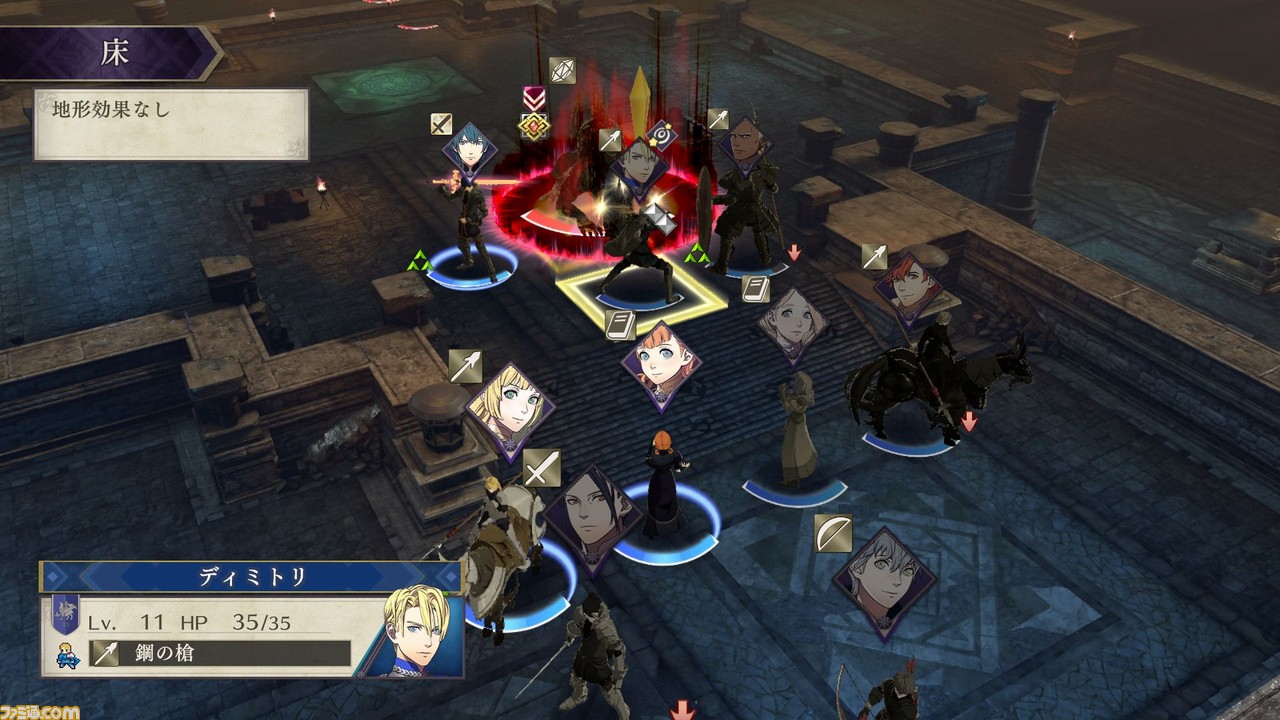Click the ディミトリ name header
1280x720 pixels.
click(x=250, y=577)
